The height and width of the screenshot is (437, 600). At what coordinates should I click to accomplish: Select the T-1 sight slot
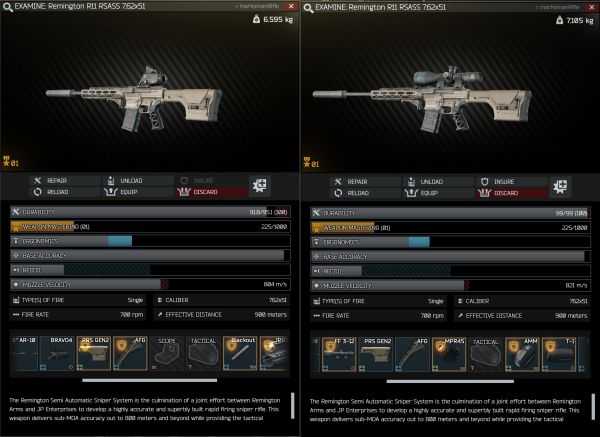(565, 352)
